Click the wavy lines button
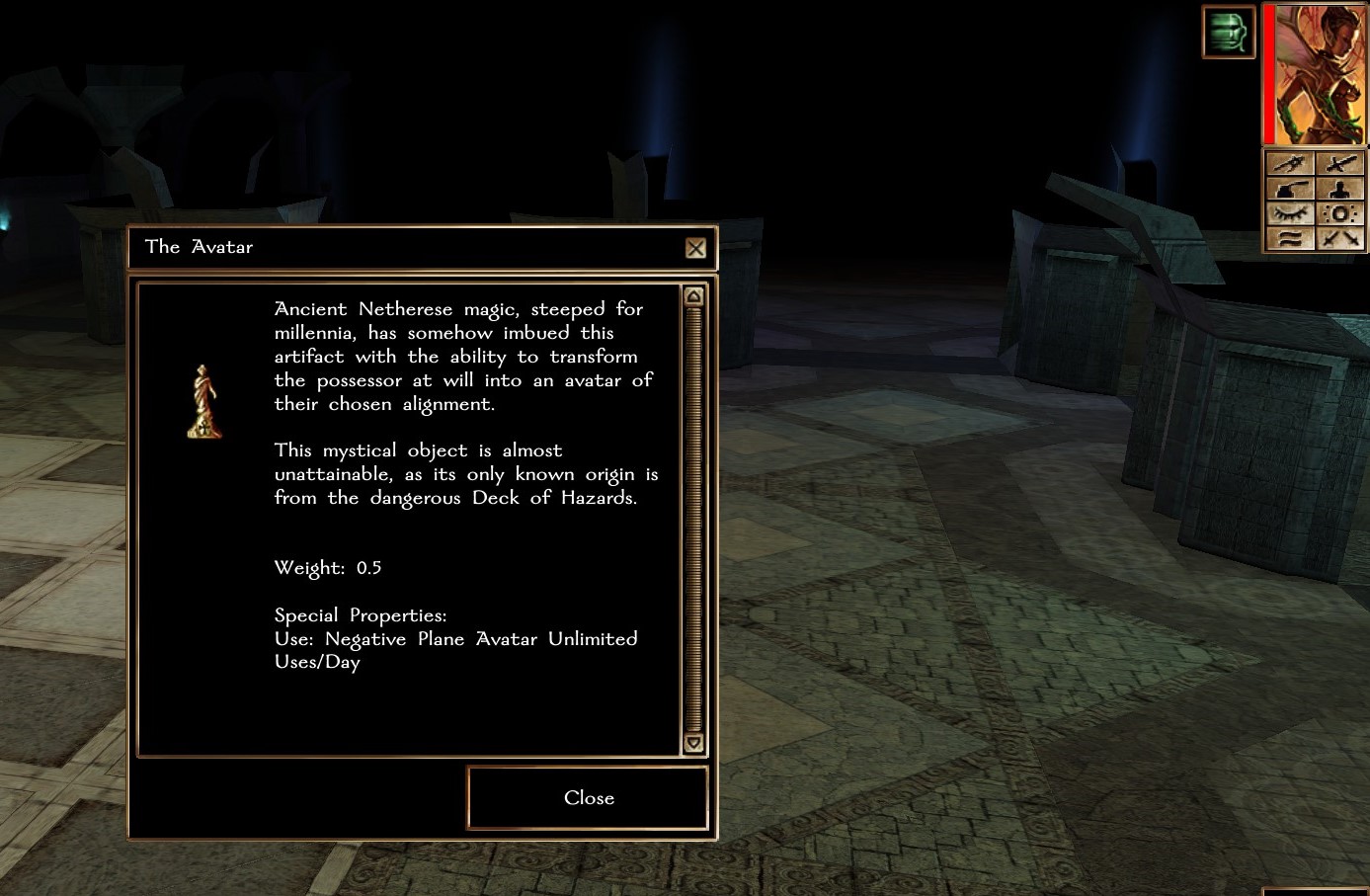The height and width of the screenshot is (896, 1370). click(1290, 238)
